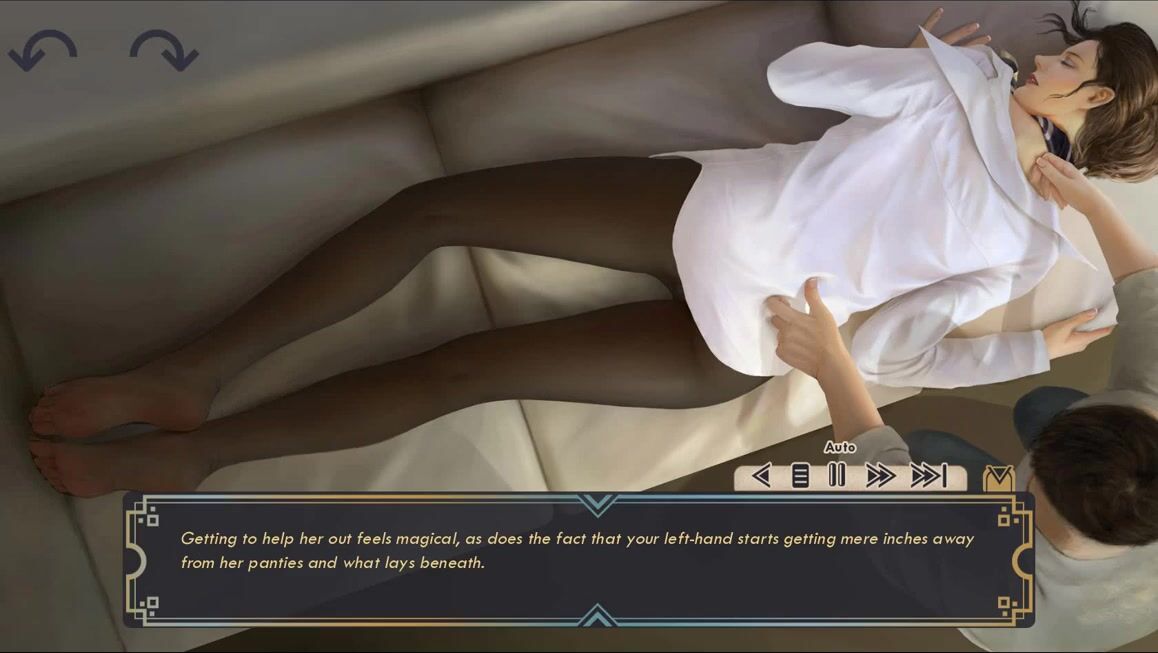
Task: Open the dialogue history log icon
Action: [x=800, y=476]
